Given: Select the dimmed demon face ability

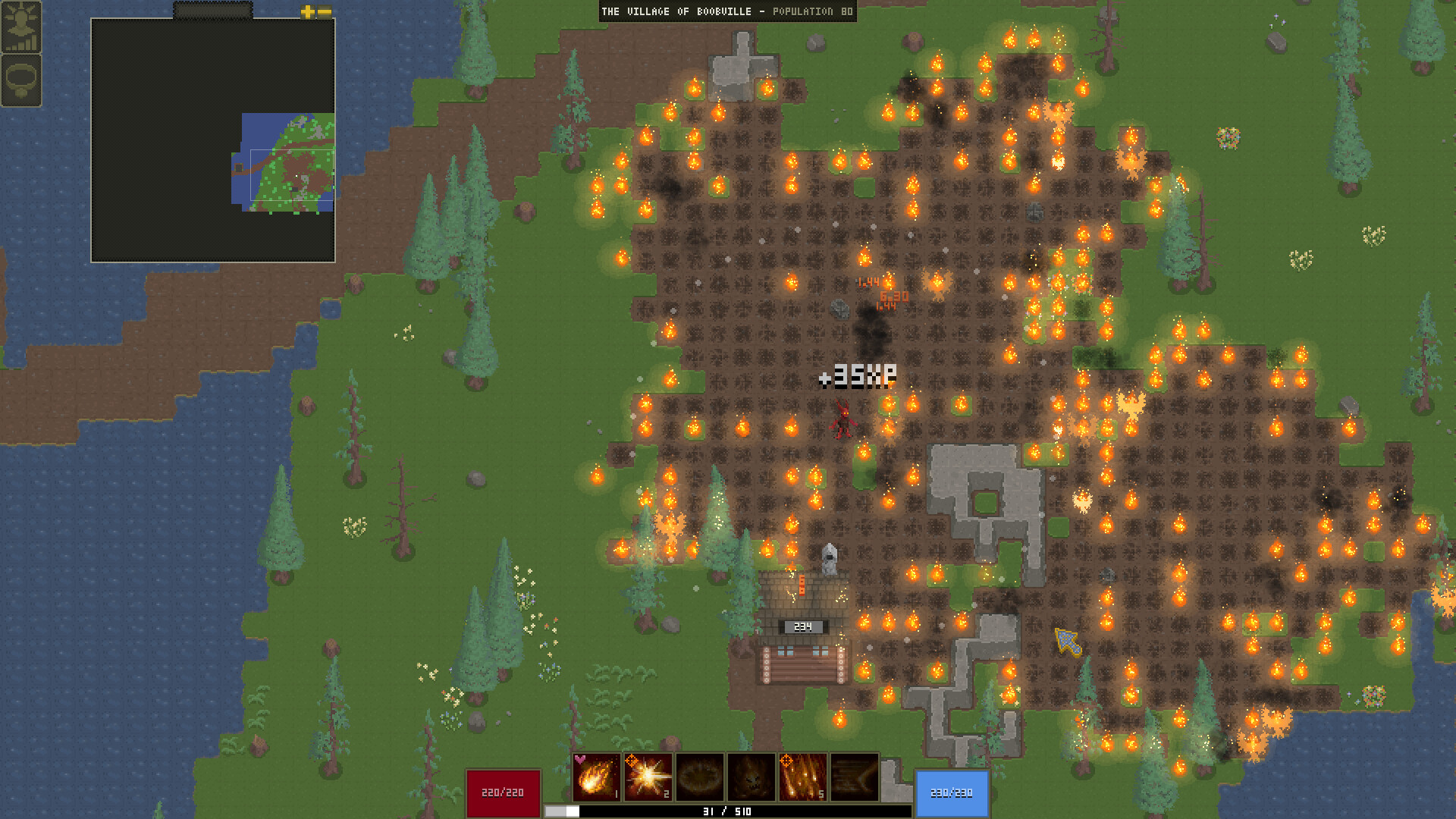Looking at the screenshot, I should 751,777.
